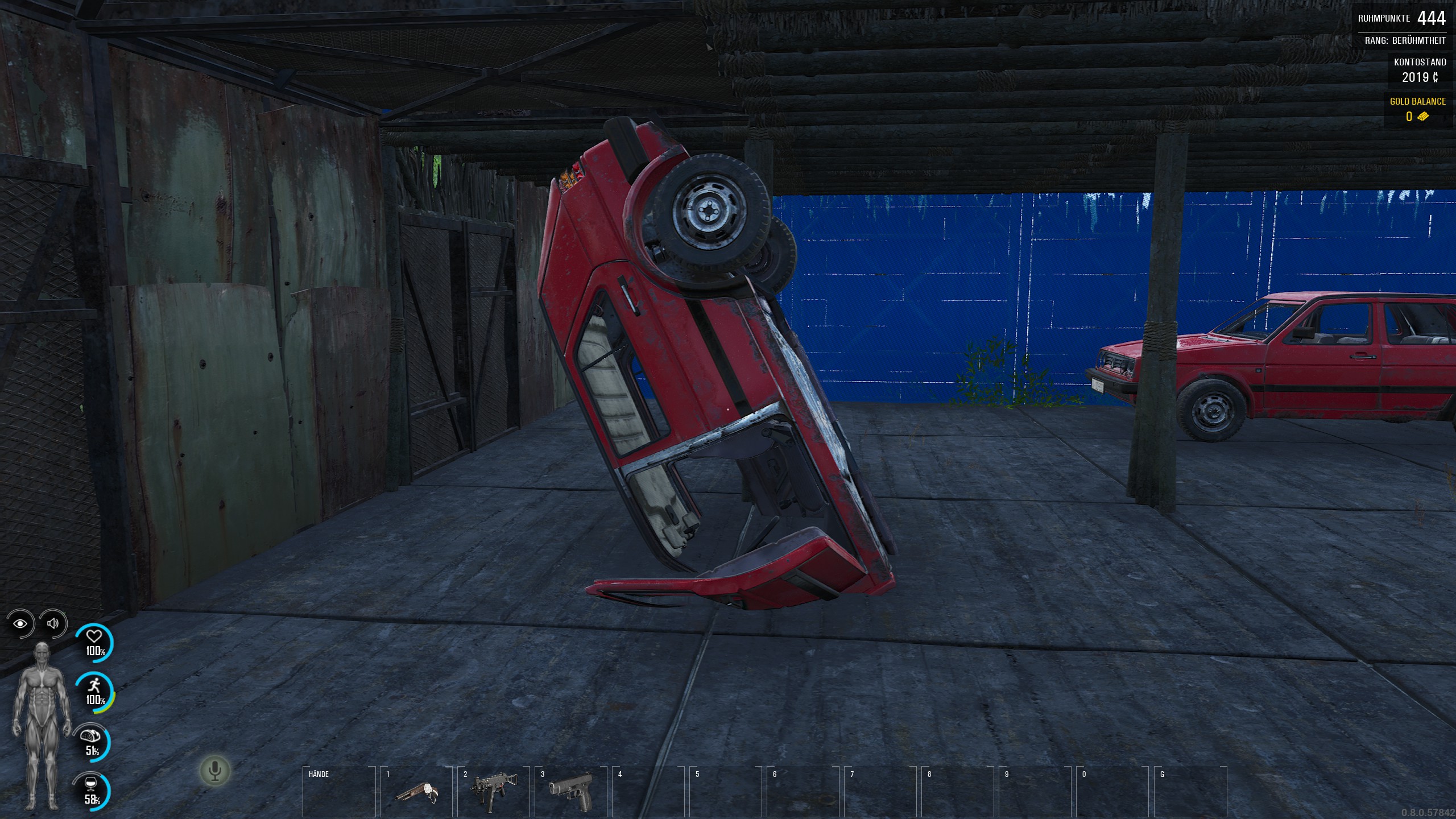Image resolution: width=1456 pixels, height=819 pixels.
Task: Click the speaker noise indicator icon
Action: [x=53, y=623]
